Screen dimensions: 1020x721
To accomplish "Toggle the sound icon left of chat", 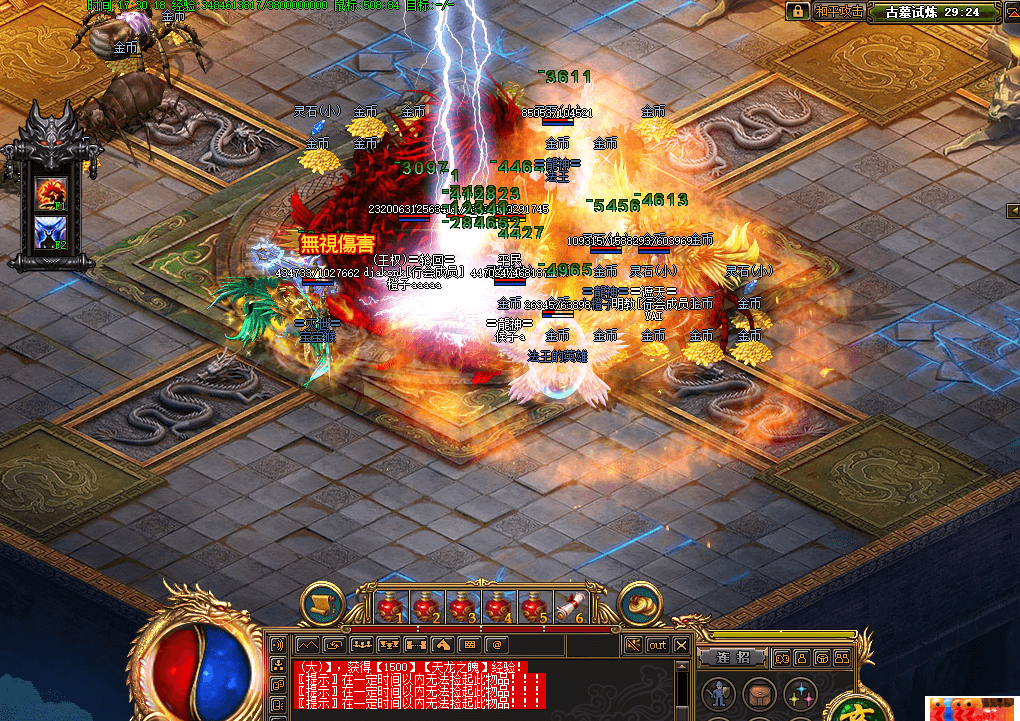I will (278, 645).
